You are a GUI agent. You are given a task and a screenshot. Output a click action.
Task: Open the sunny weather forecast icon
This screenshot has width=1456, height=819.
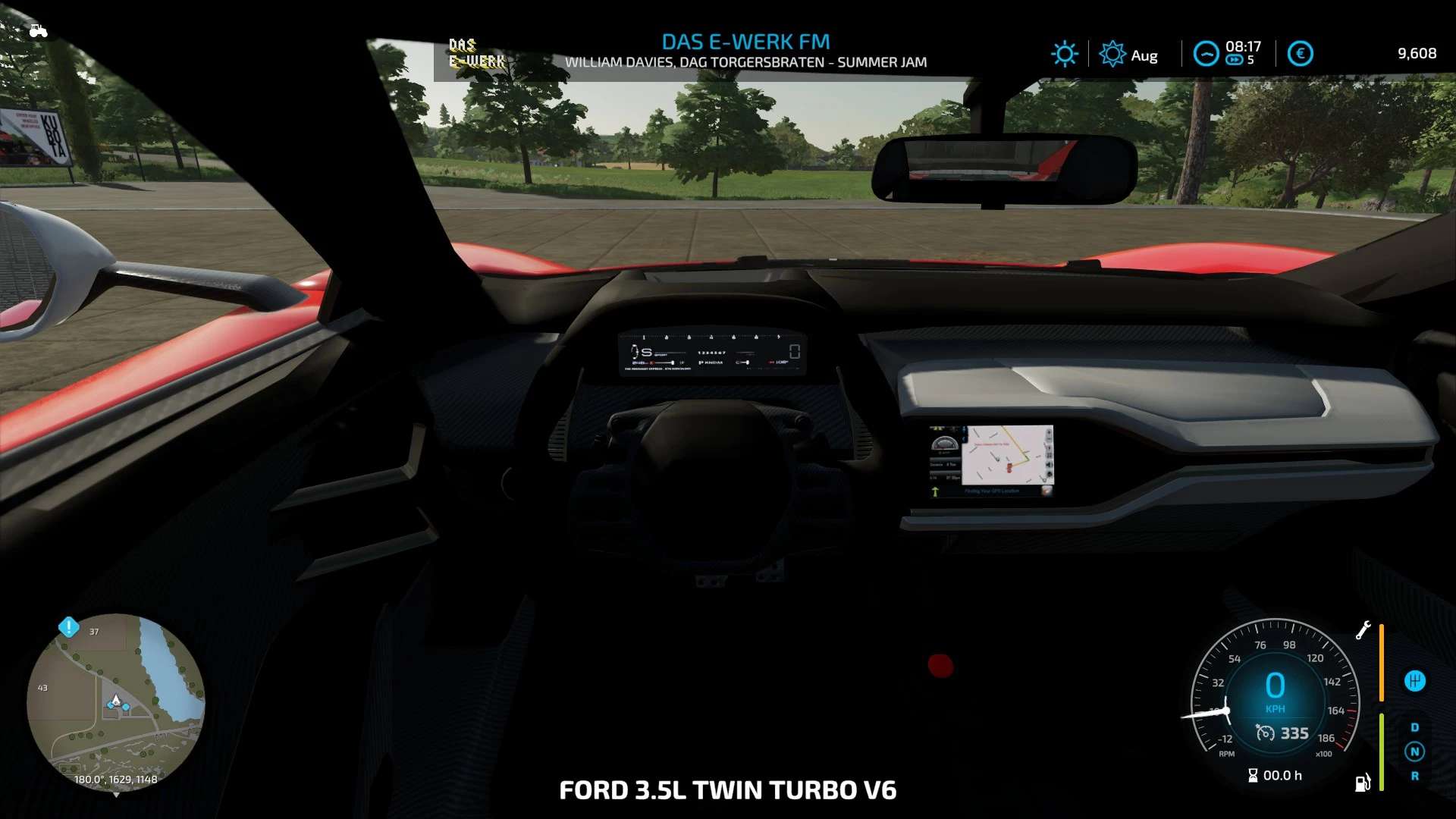(1064, 54)
